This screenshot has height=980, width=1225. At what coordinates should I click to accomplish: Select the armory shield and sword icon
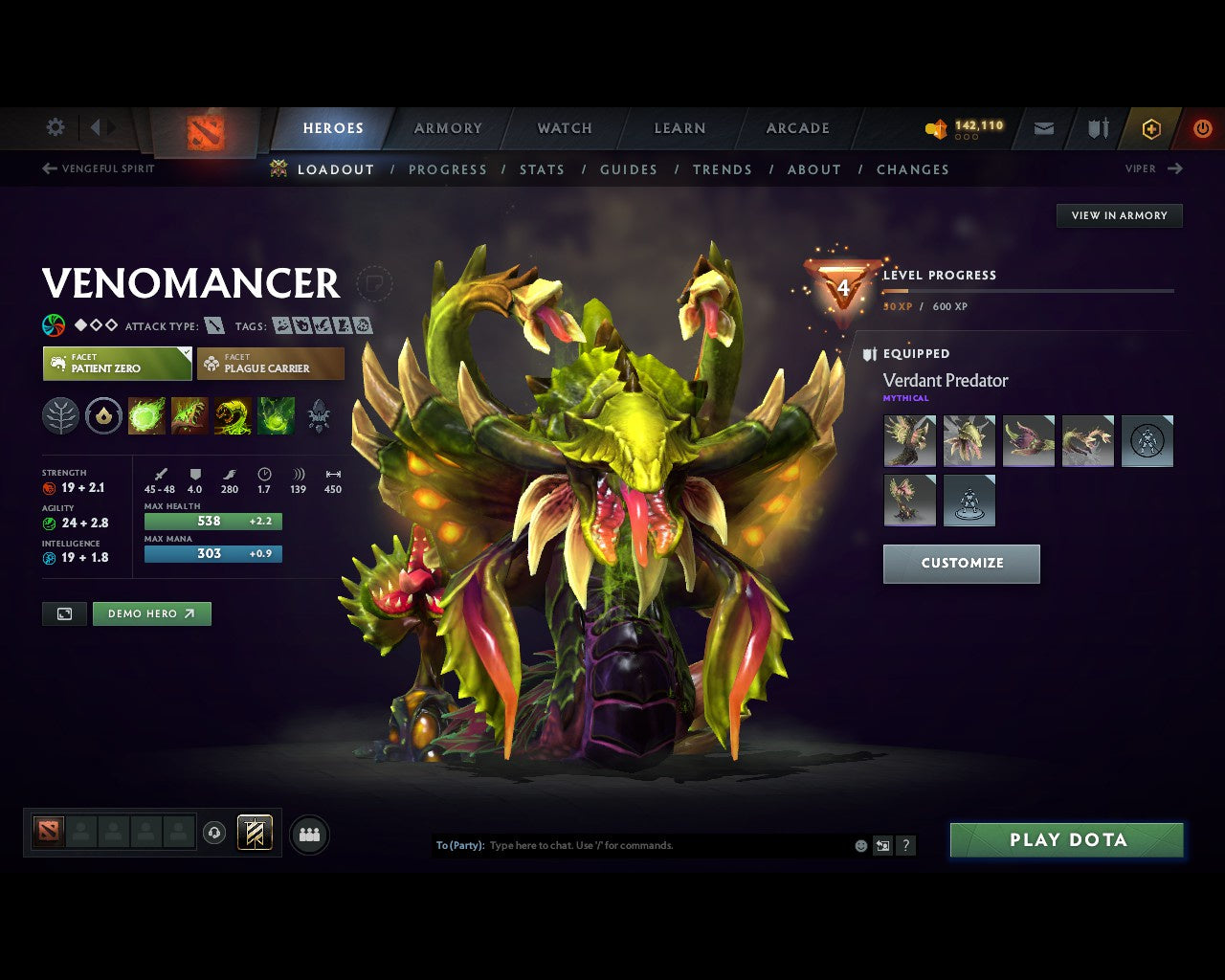pos(1097,127)
